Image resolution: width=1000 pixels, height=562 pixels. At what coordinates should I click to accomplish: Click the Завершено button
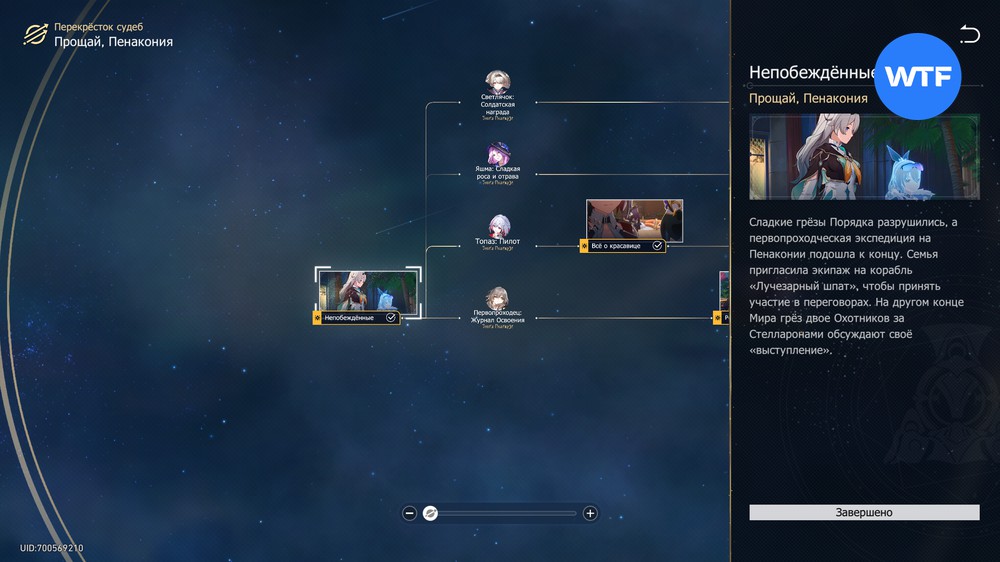[x=864, y=512]
